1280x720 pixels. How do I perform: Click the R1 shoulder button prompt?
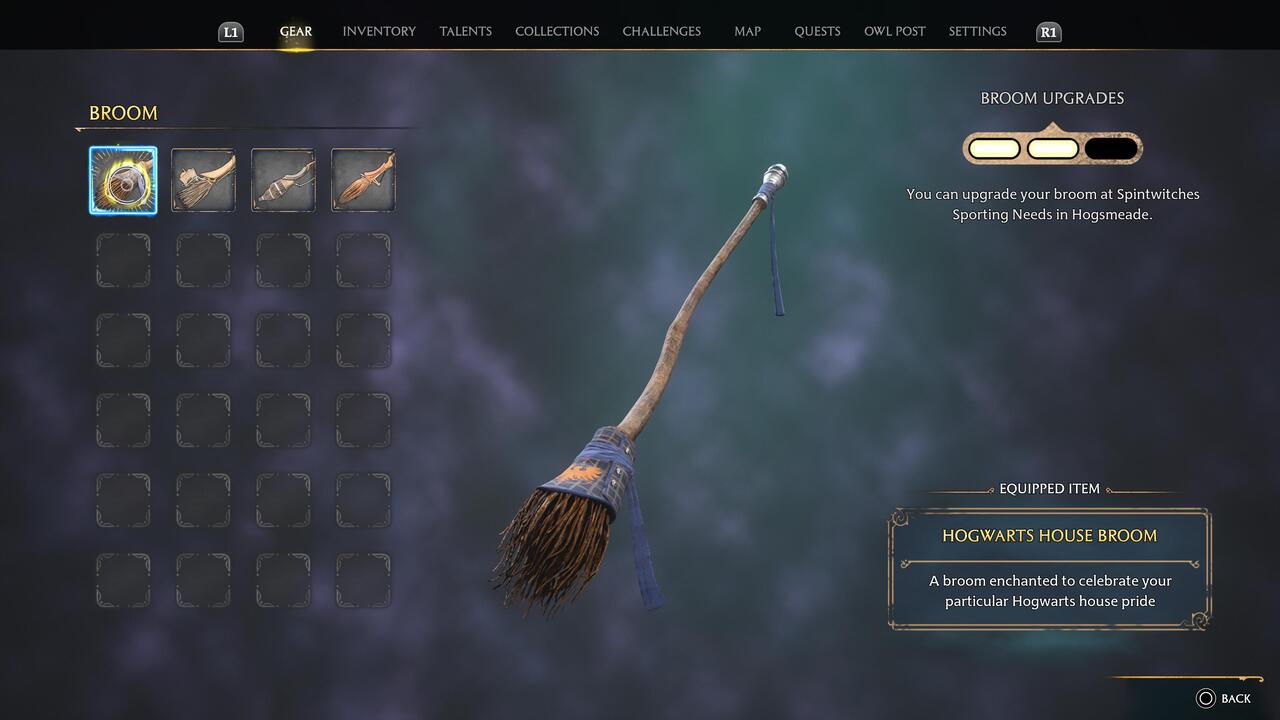[1048, 31]
